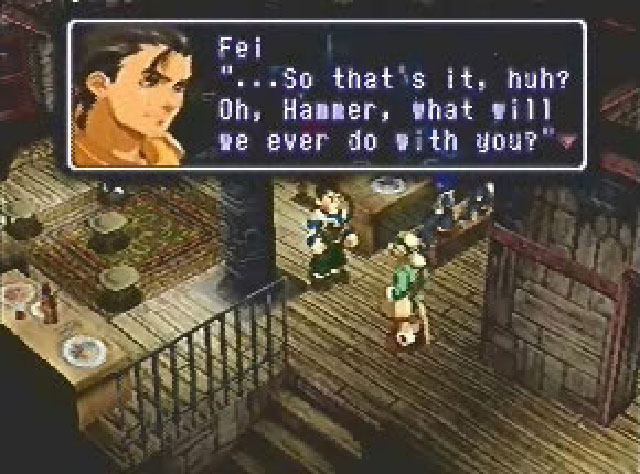Advance dialogue with the red arrow indicator

pos(569,142)
